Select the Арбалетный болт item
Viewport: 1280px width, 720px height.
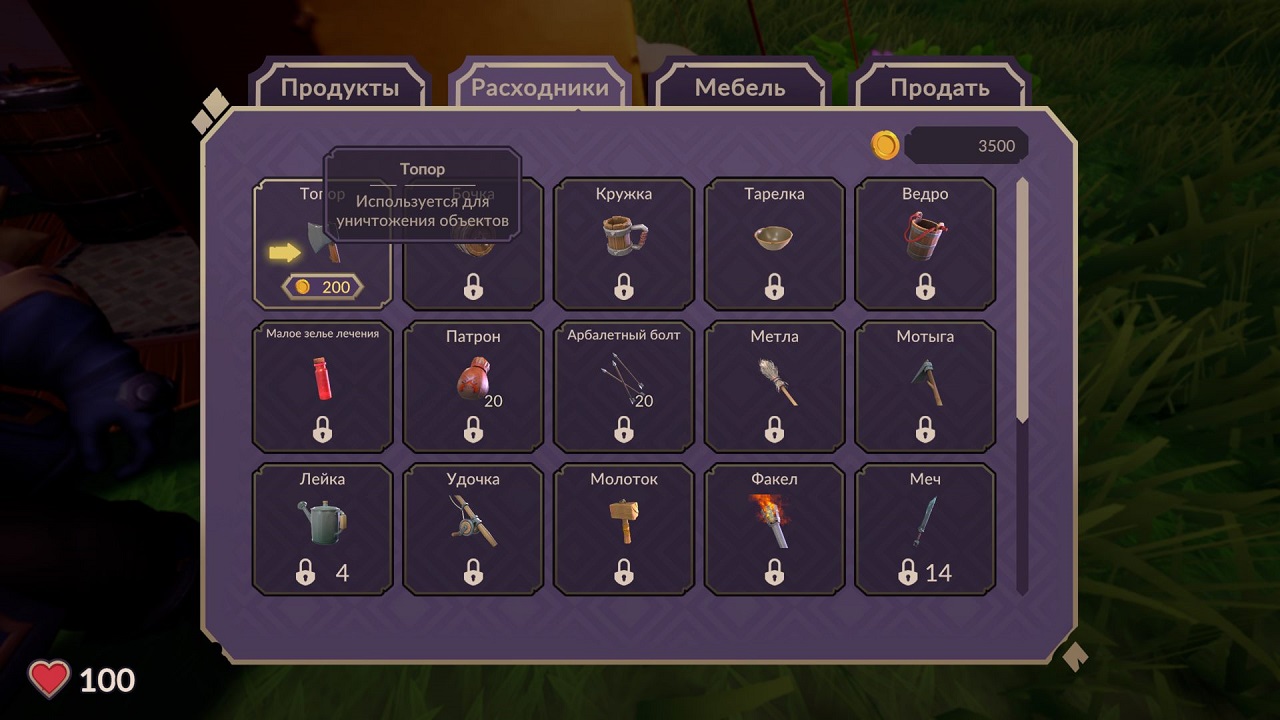tap(624, 387)
